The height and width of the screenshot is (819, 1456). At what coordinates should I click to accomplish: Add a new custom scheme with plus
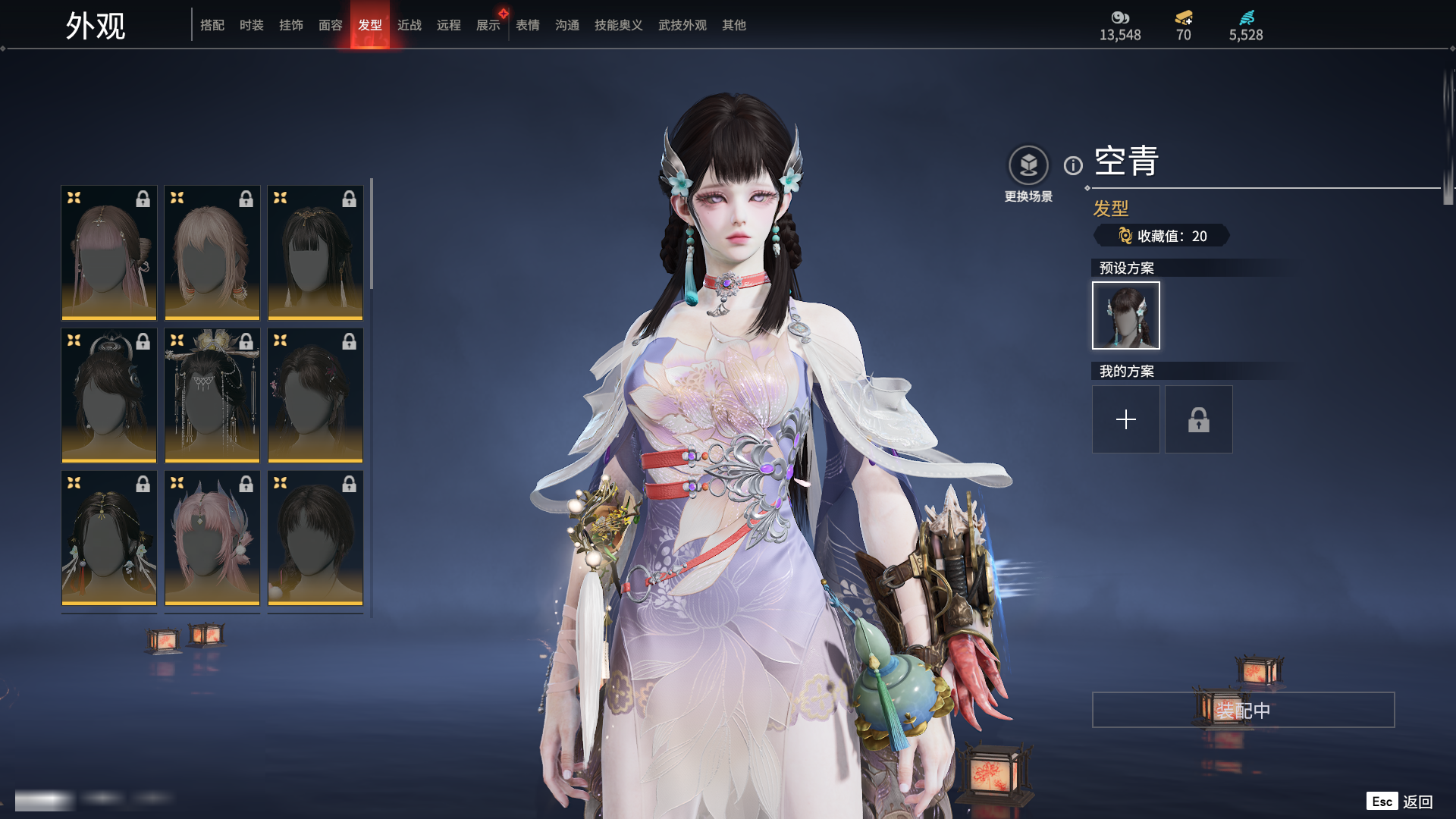pos(1125,419)
